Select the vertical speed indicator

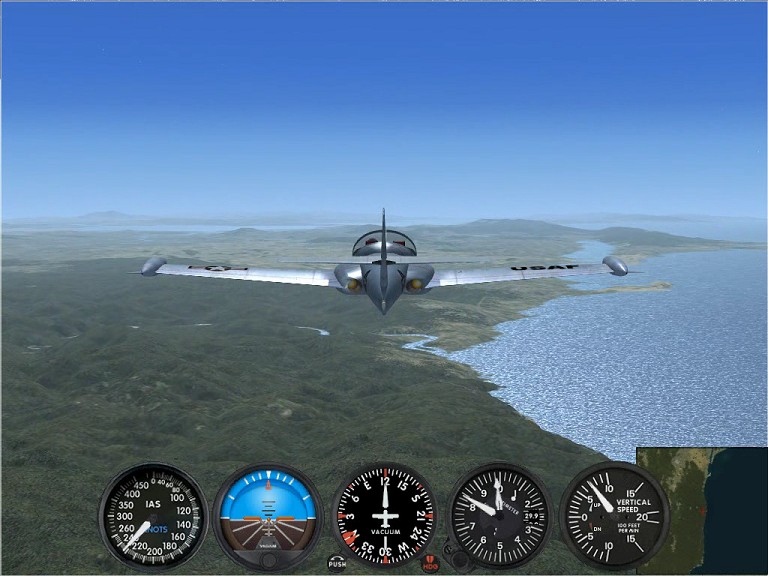pyautogui.click(x=613, y=514)
